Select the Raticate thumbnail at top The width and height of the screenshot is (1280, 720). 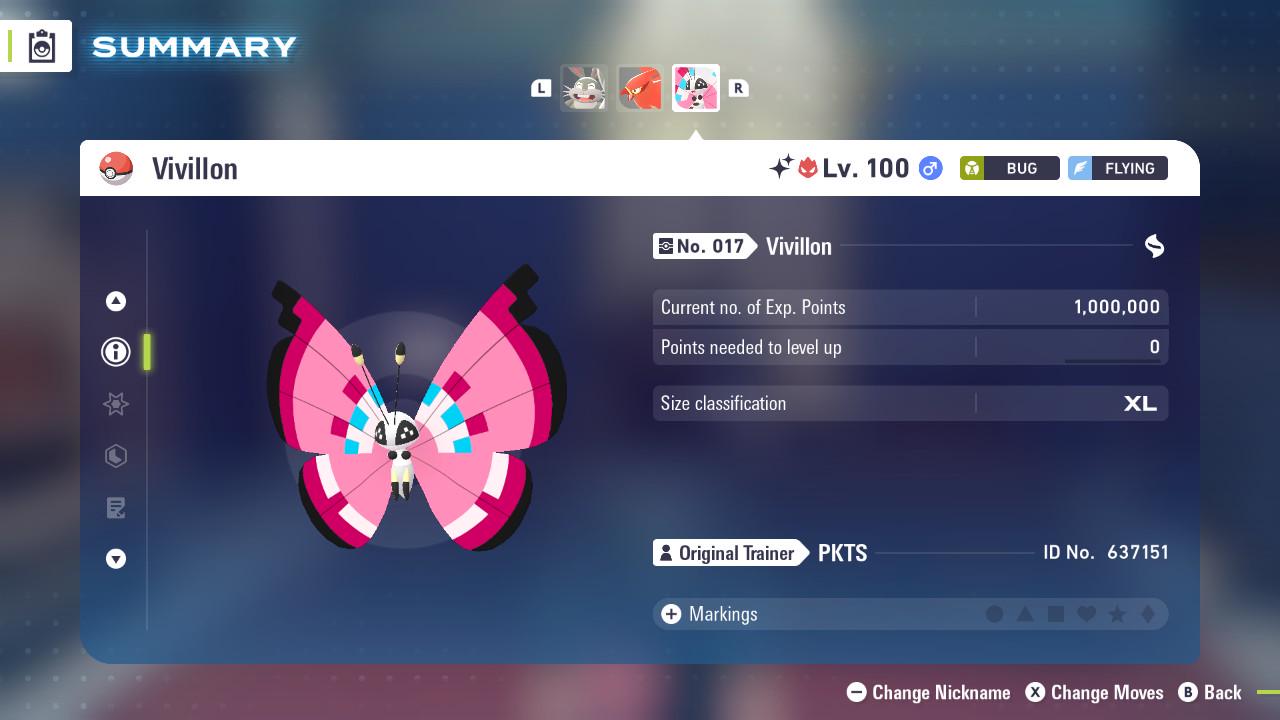click(x=584, y=88)
